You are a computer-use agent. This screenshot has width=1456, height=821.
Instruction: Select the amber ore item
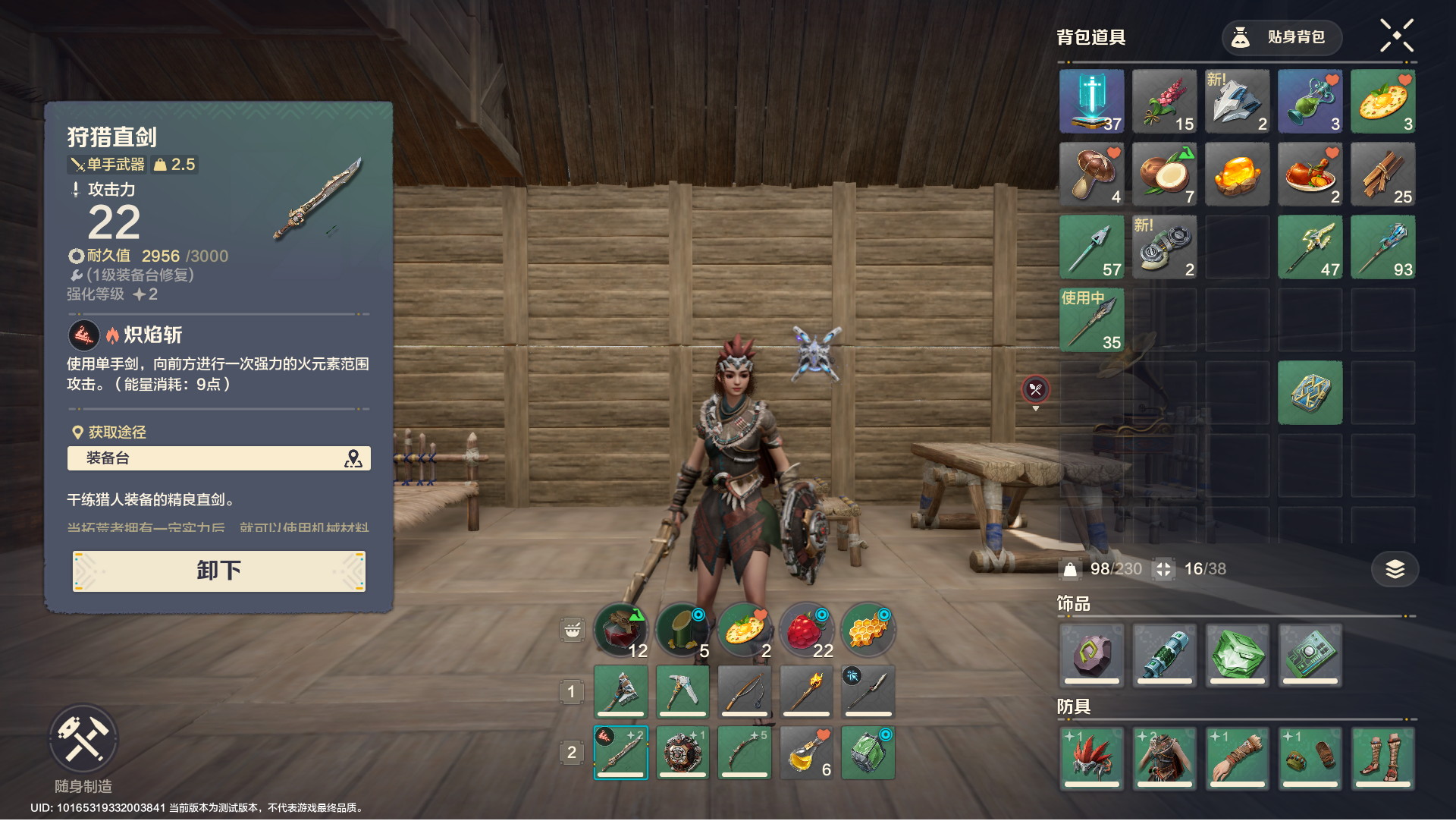pos(1237,175)
